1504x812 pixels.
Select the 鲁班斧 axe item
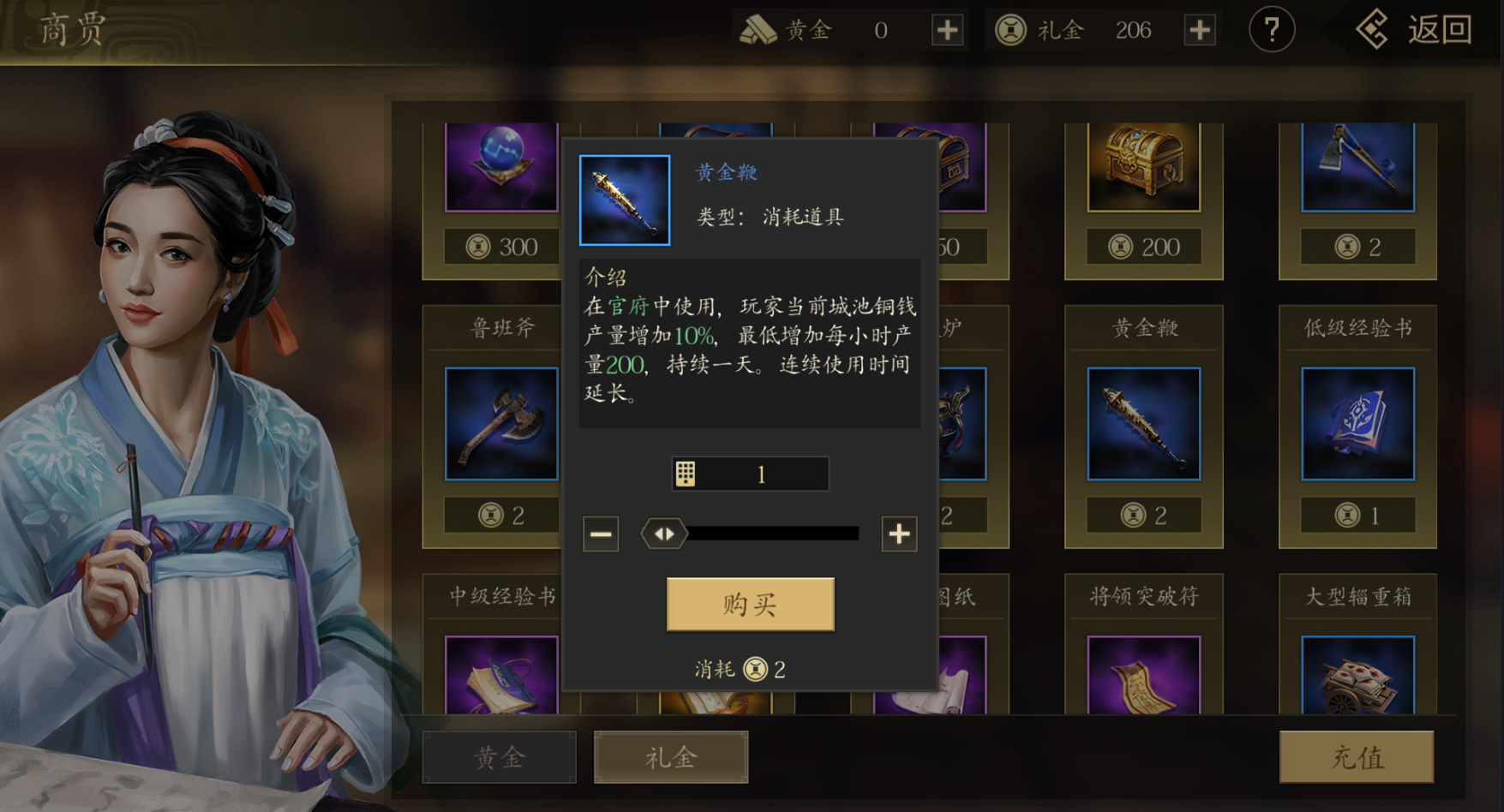click(x=501, y=424)
